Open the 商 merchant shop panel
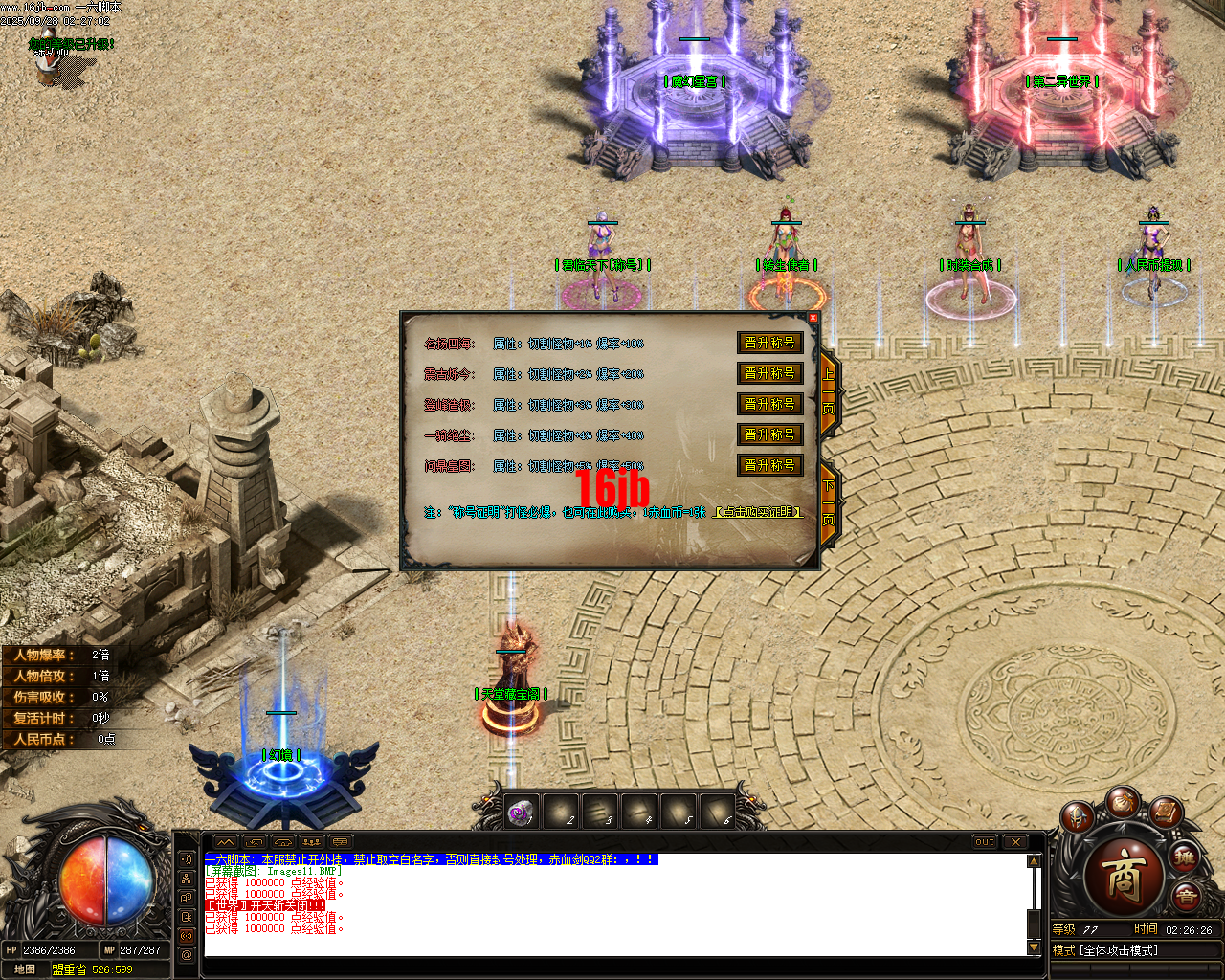This screenshot has width=1225, height=980. (x=1125, y=871)
